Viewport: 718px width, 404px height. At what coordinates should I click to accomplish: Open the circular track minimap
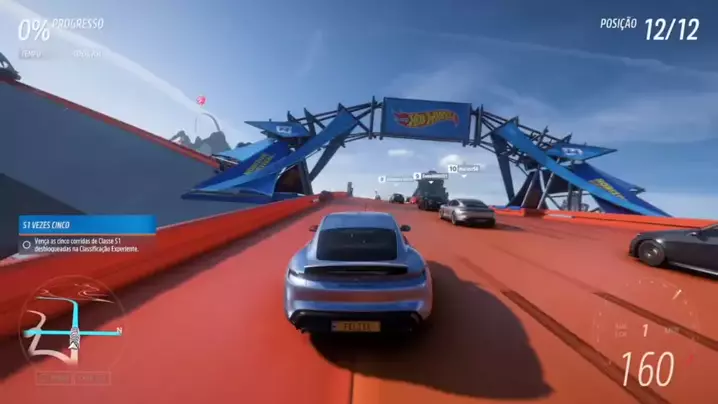click(72, 327)
